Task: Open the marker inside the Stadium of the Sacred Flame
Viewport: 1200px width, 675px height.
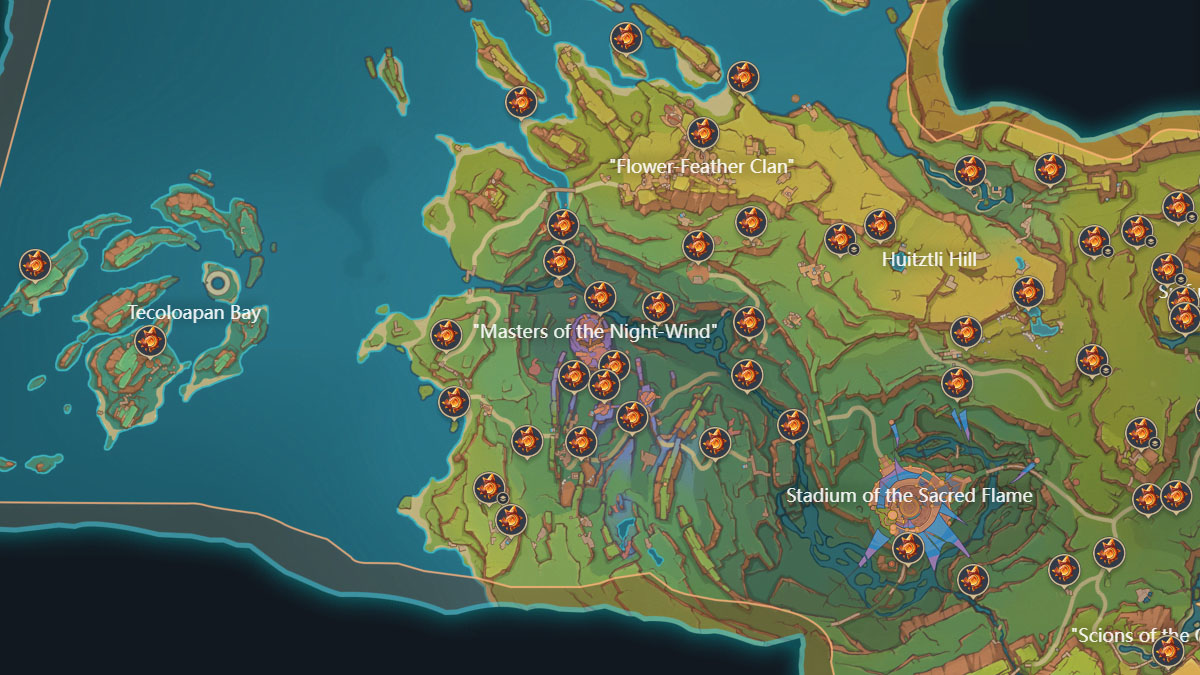Action: pyautogui.click(x=907, y=547)
